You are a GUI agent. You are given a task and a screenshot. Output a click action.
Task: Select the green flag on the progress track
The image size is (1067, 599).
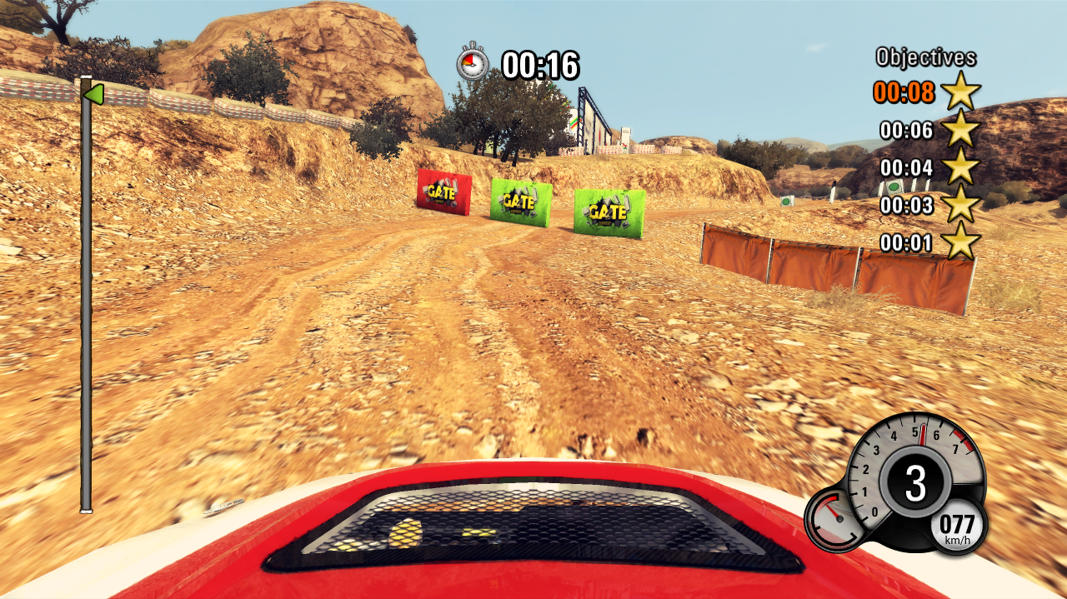click(x=93, y=94)
